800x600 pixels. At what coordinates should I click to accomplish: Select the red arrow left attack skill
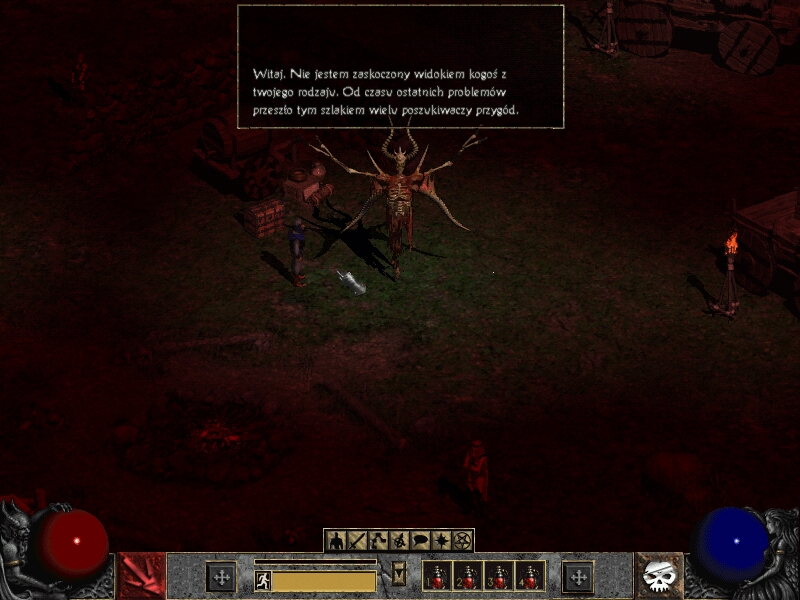[141, 577]
